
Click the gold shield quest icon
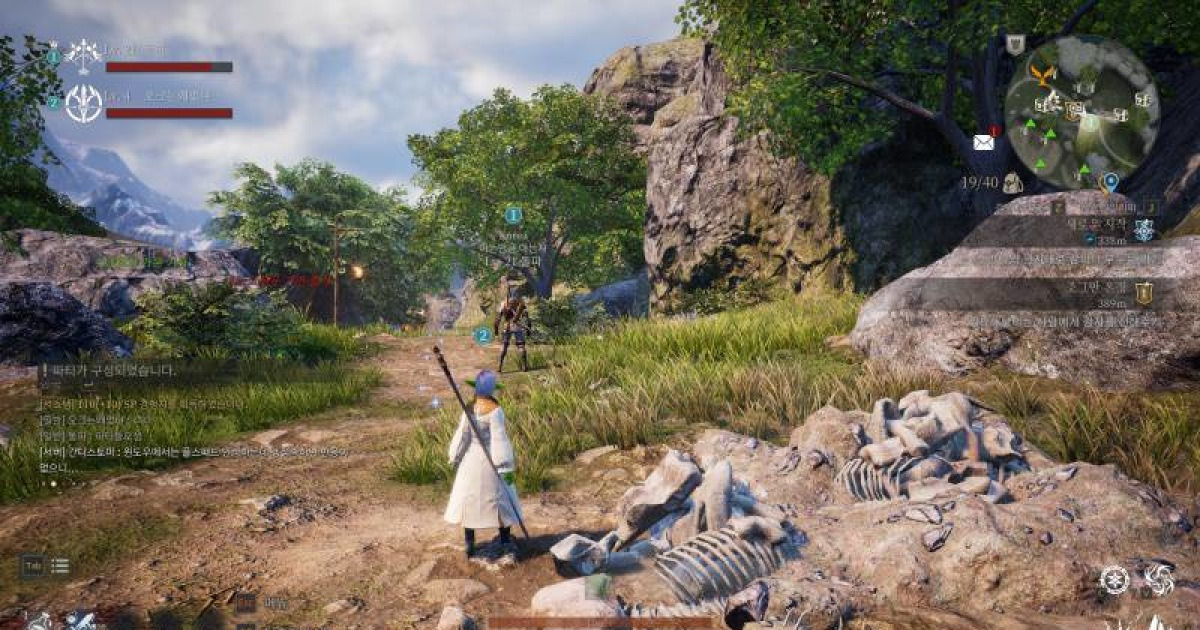pos(1144,291)
